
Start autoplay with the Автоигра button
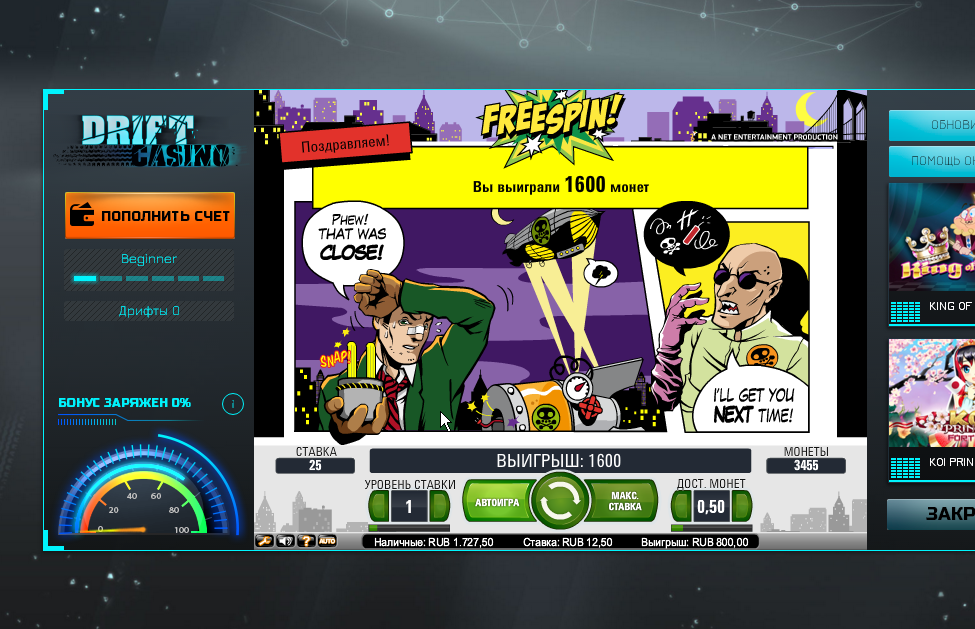pos(495,503)
